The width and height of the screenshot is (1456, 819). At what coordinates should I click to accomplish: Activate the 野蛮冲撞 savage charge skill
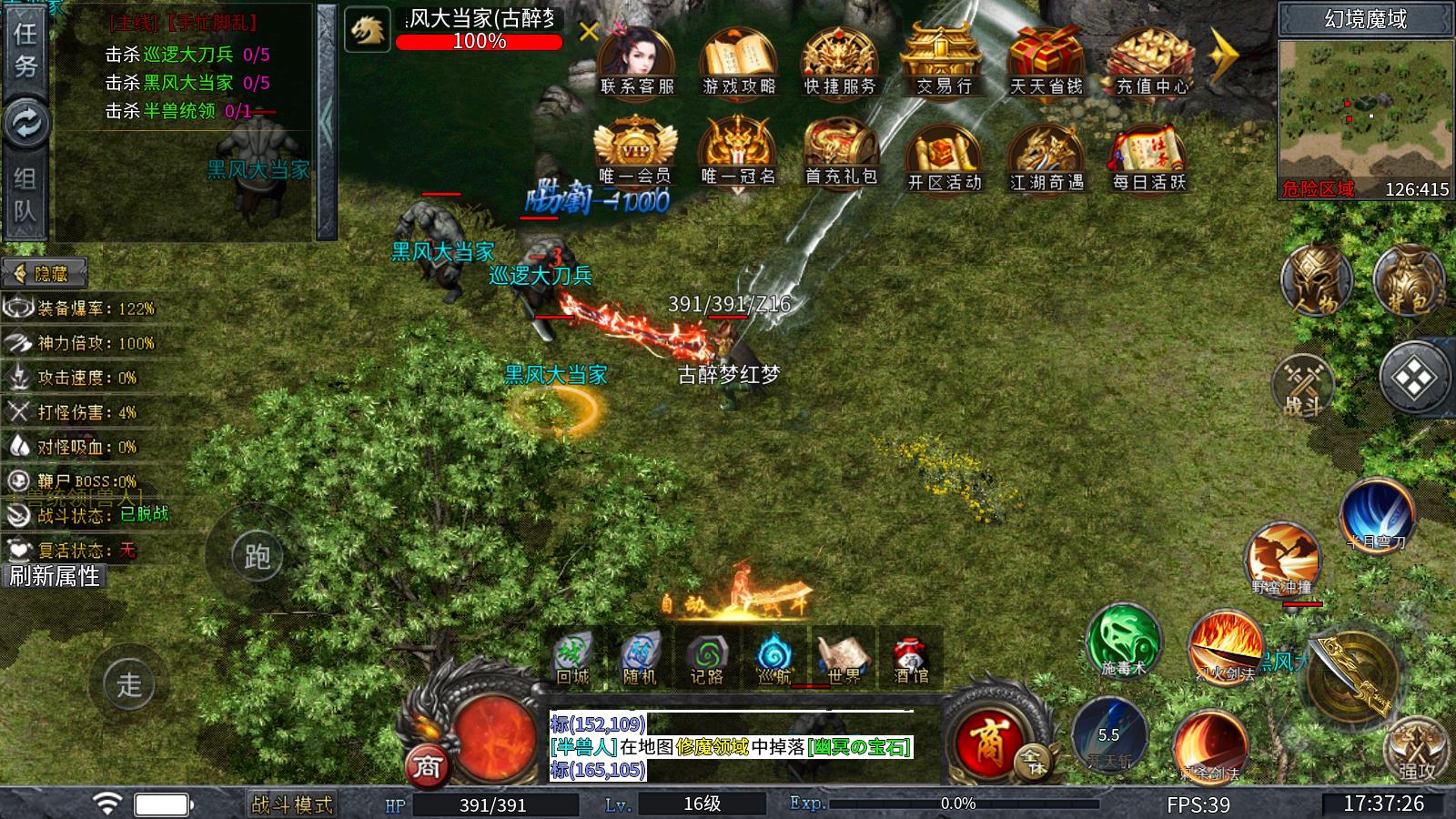click(x=1282, y=558)
